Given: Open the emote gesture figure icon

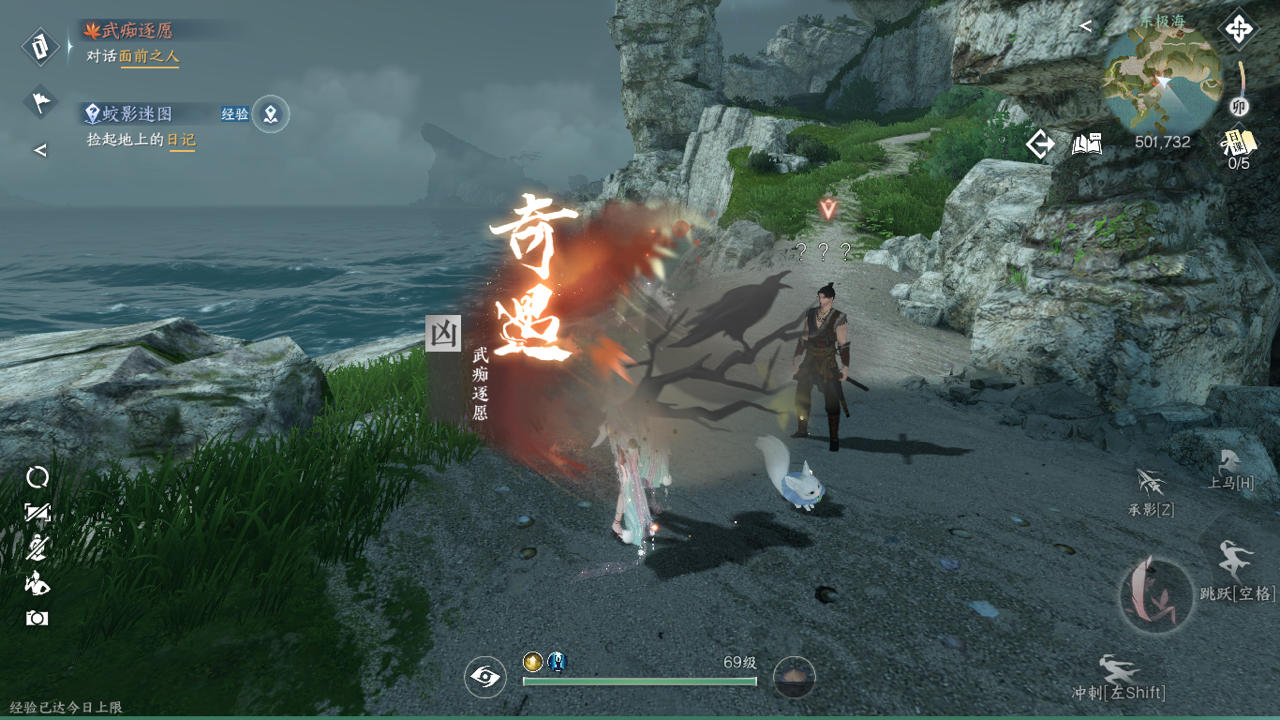Looking at the screenshot, I should pos(37,582).
